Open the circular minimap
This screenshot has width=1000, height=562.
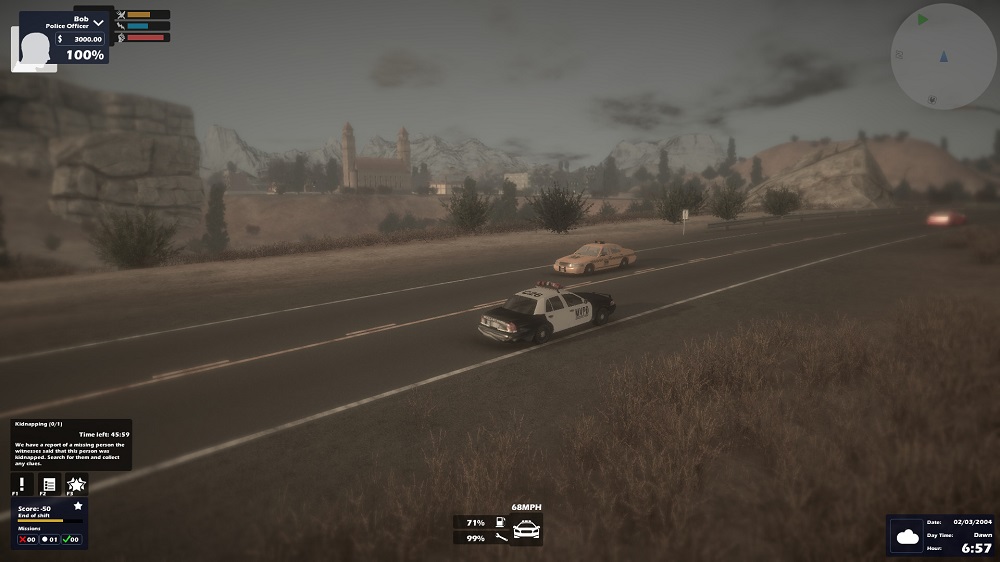[943, 56]
